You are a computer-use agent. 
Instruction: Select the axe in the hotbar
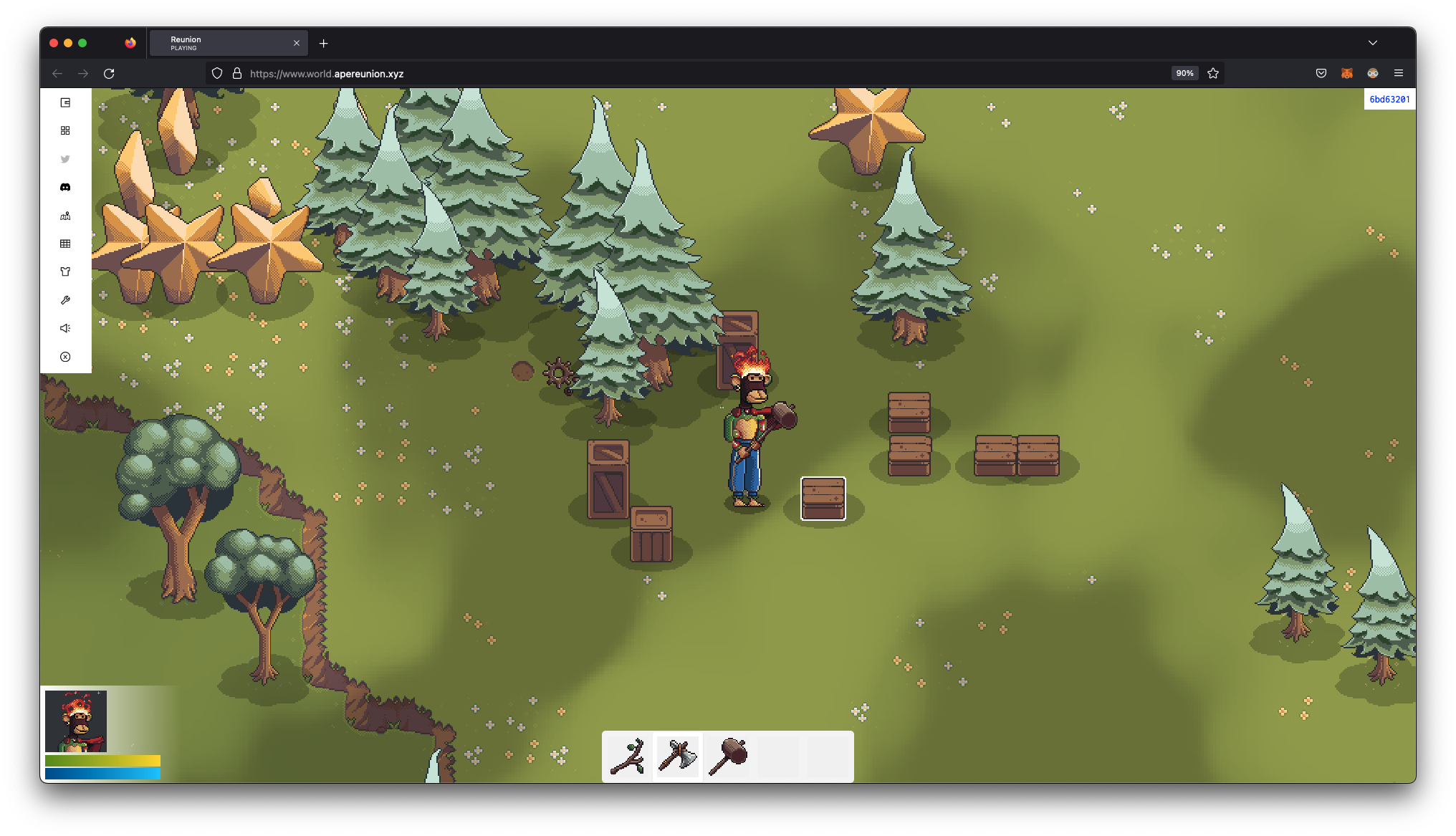677,756
